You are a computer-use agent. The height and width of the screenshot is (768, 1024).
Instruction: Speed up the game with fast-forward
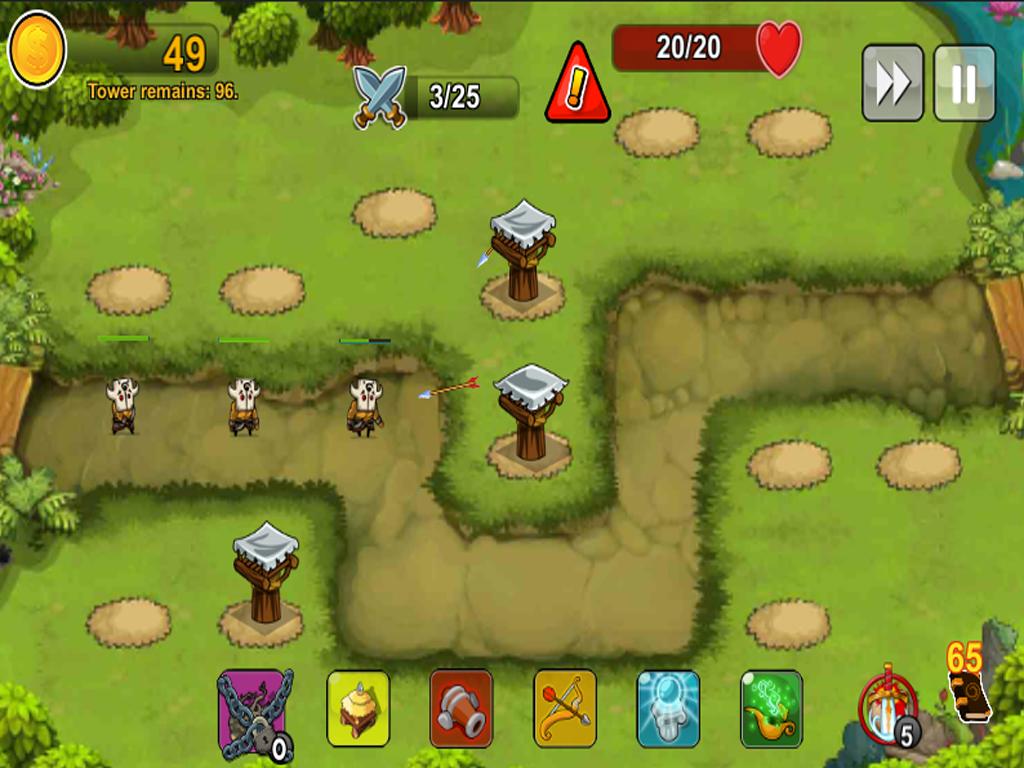892,83
